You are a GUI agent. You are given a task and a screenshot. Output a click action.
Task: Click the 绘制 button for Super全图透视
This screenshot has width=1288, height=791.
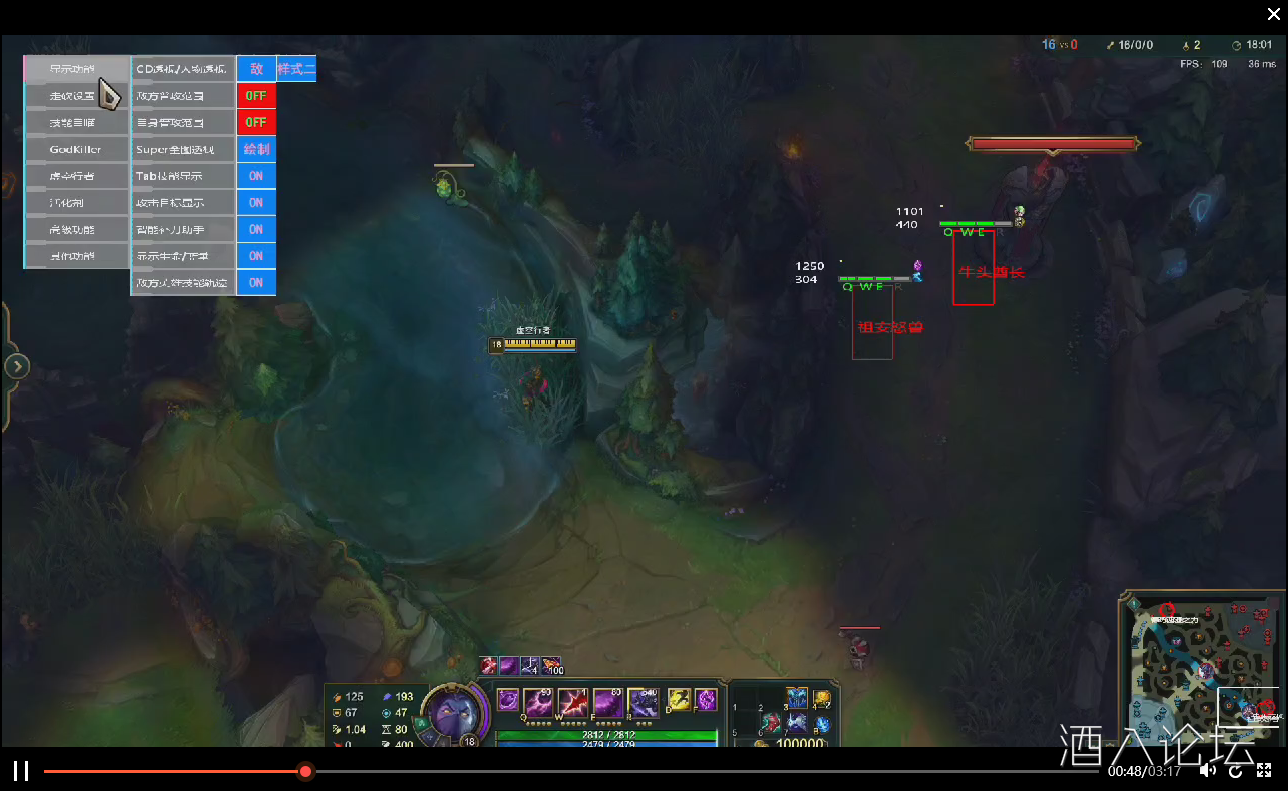click(256, 149)
